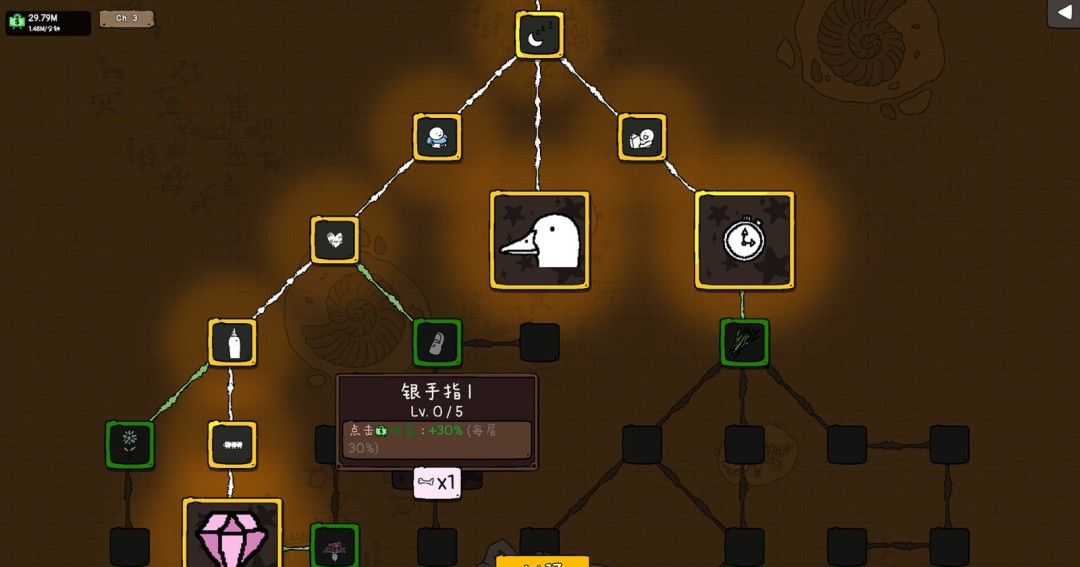Open the green grass skill node
Viewport: 1080px width, 567px height.
[x=744, y=343]
